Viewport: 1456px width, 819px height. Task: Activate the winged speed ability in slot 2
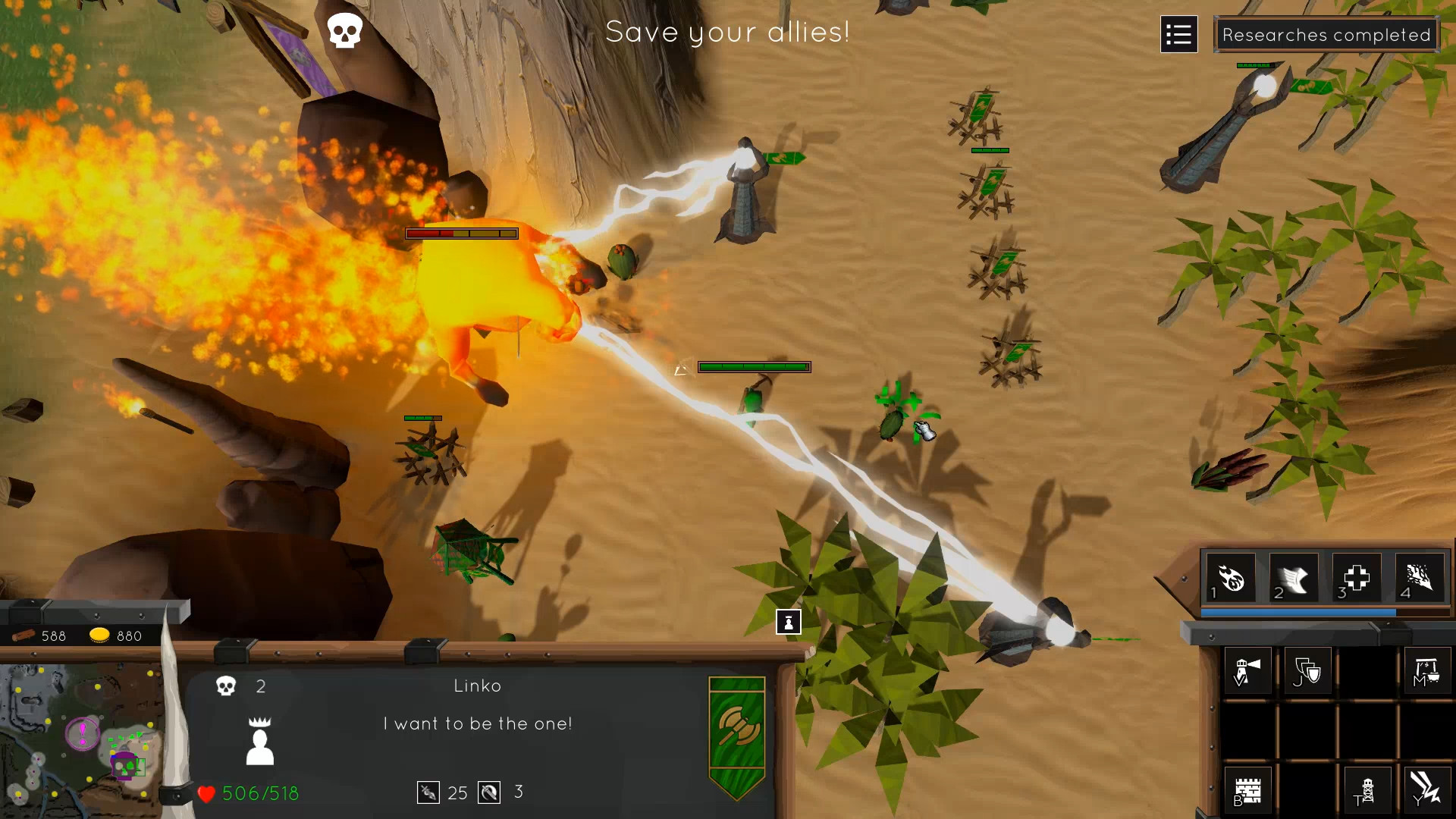click(x=1295, y=578)
